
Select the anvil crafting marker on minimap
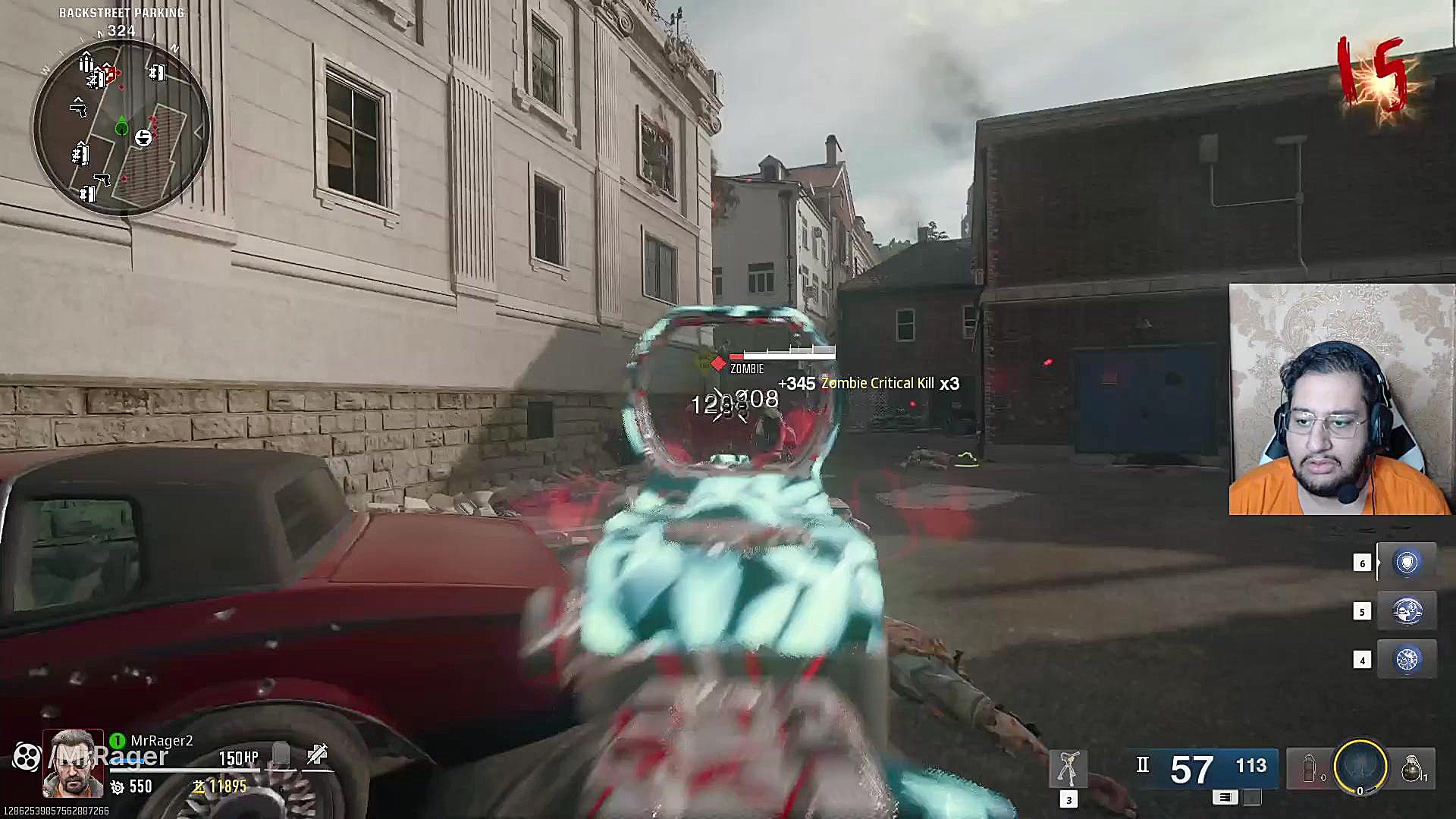pyautogui.click(x=143, y=137)
